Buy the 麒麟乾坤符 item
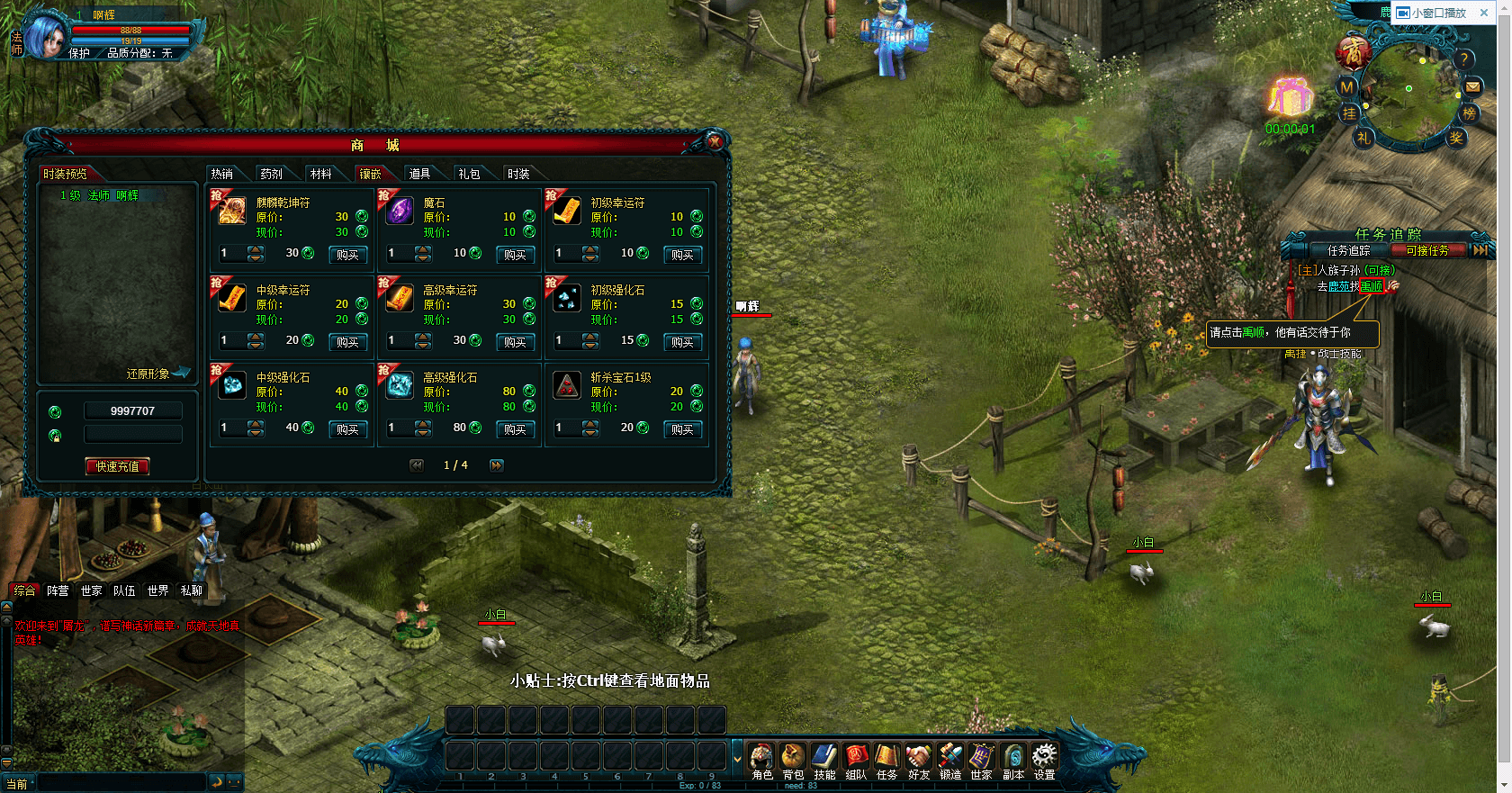Screen dimensions: 1512x793 pyautogui.click(x=347, y=255)
